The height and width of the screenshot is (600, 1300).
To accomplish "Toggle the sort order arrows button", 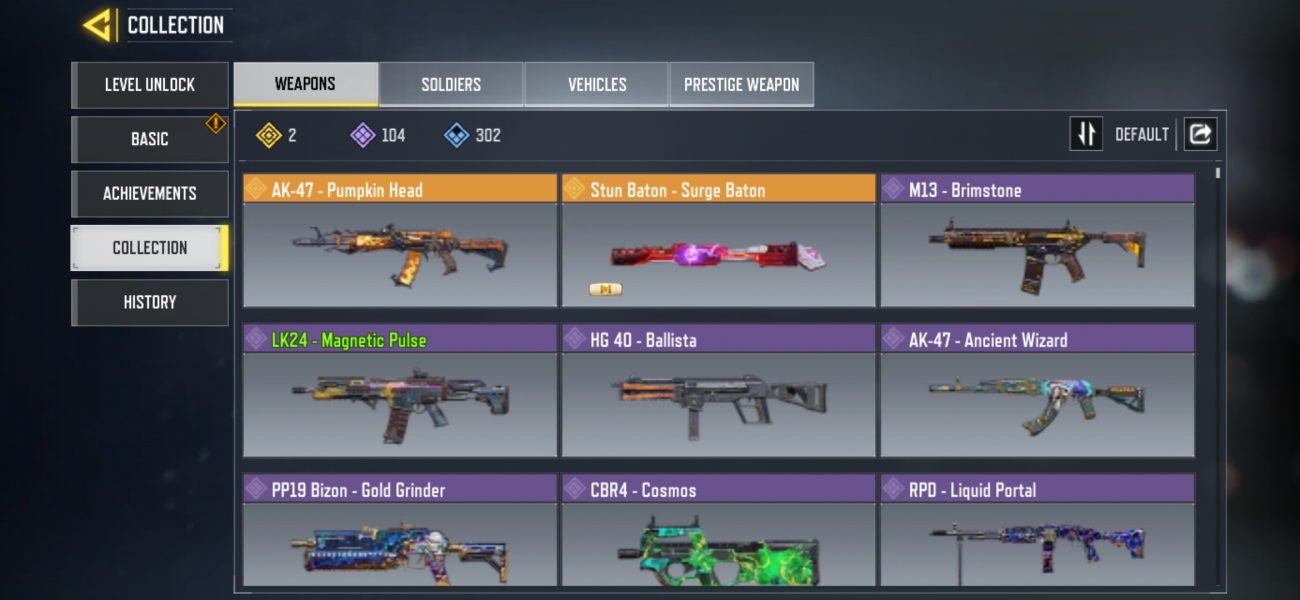I will [x=1086, y=134].
